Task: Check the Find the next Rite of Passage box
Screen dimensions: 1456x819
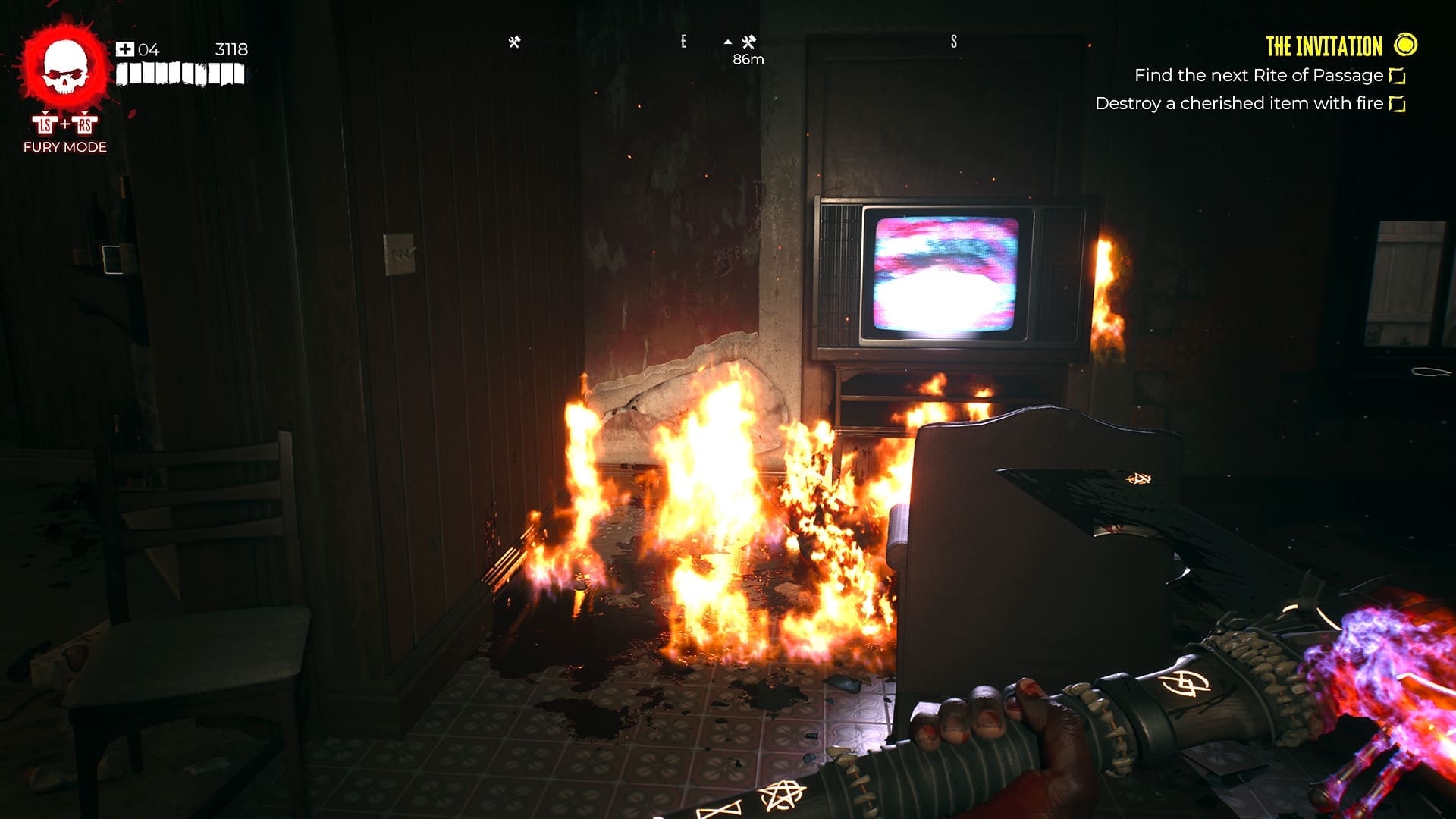Action: click(1398, 76)
